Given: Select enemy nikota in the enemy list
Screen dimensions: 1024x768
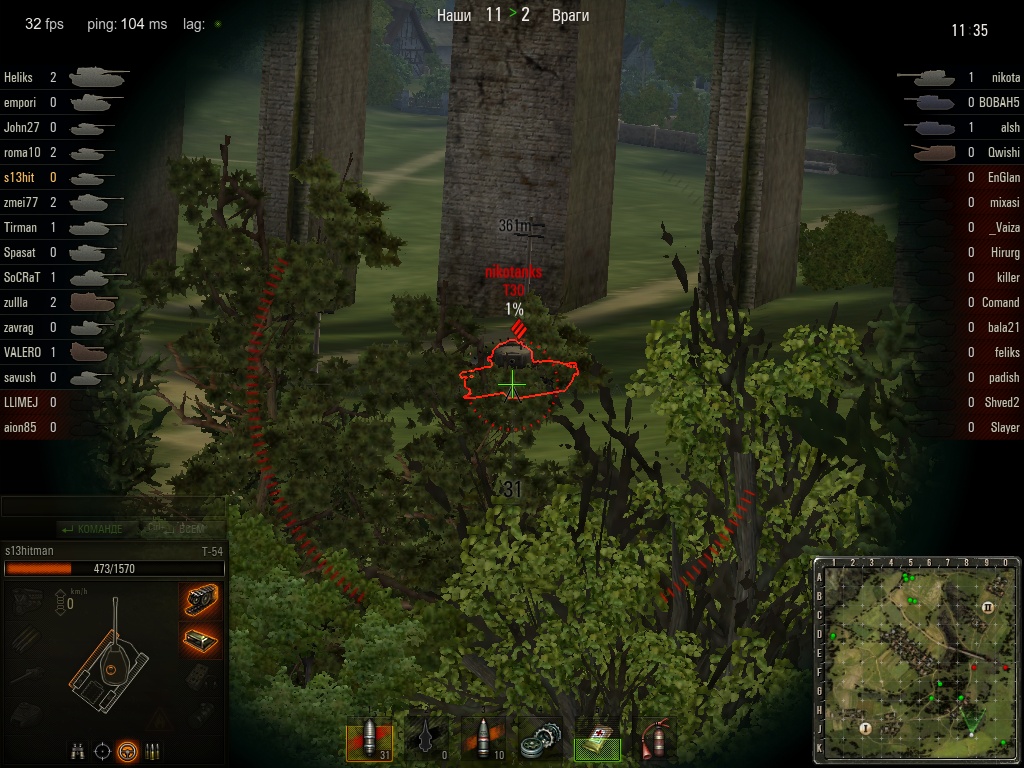Looking at the screenshot, I should pos(1005,77).
